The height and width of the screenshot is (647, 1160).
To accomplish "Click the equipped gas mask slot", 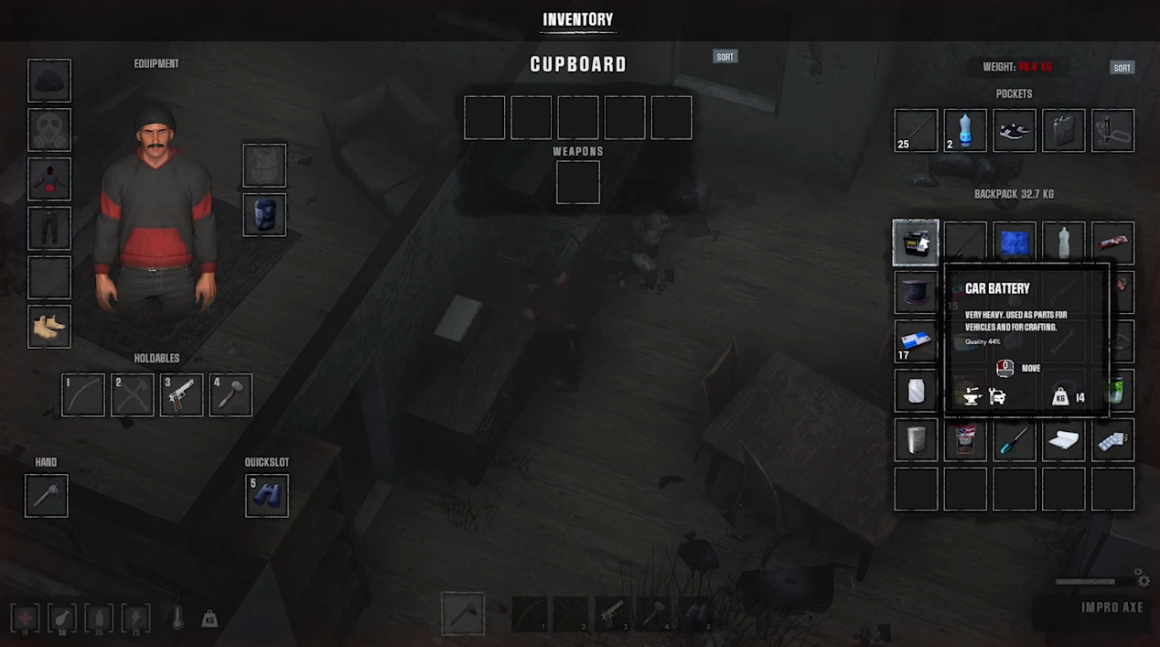I will tap(49, 130).
